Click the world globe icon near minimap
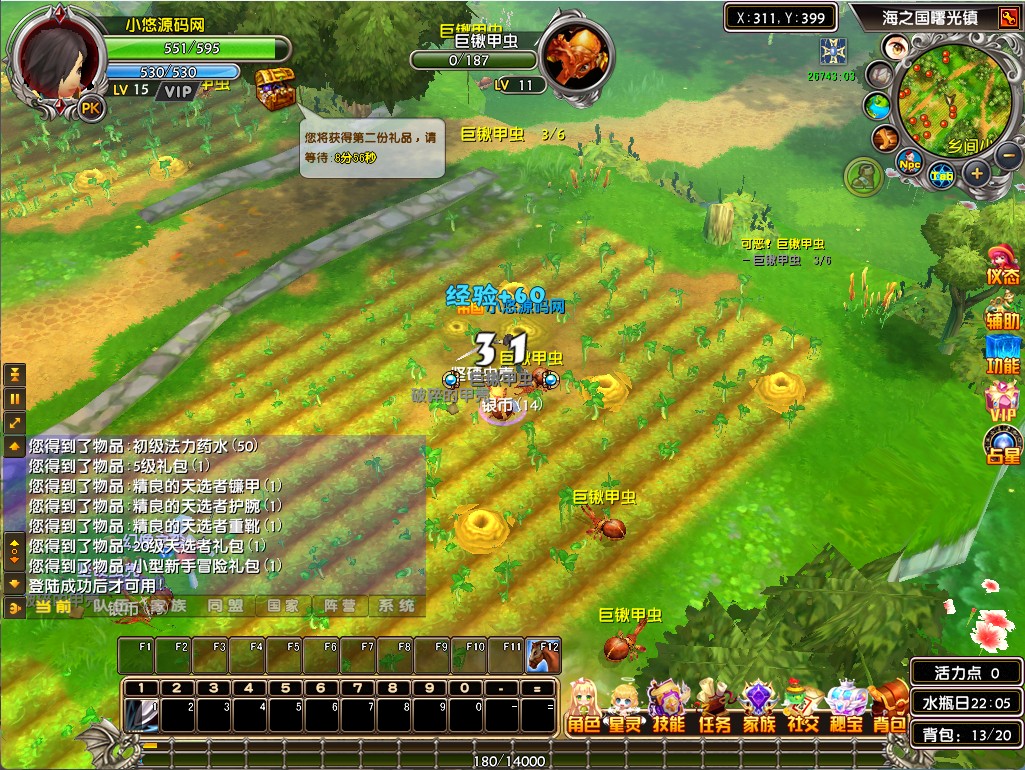The image size is (1025, 770). point(878,105)
